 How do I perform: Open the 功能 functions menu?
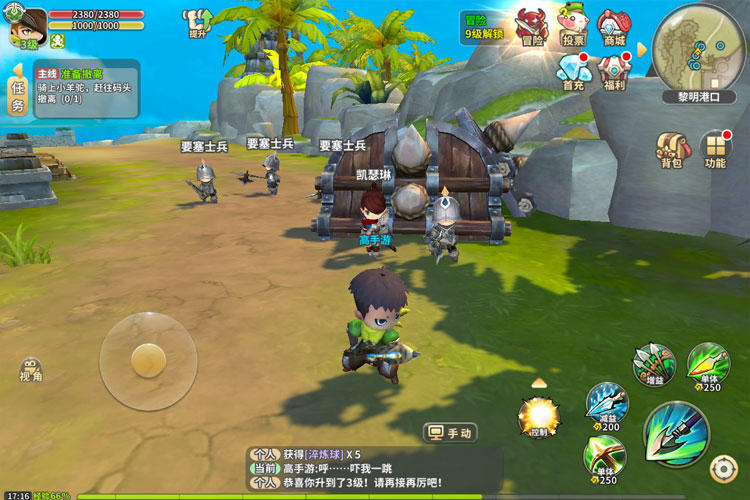coord(715,150)
